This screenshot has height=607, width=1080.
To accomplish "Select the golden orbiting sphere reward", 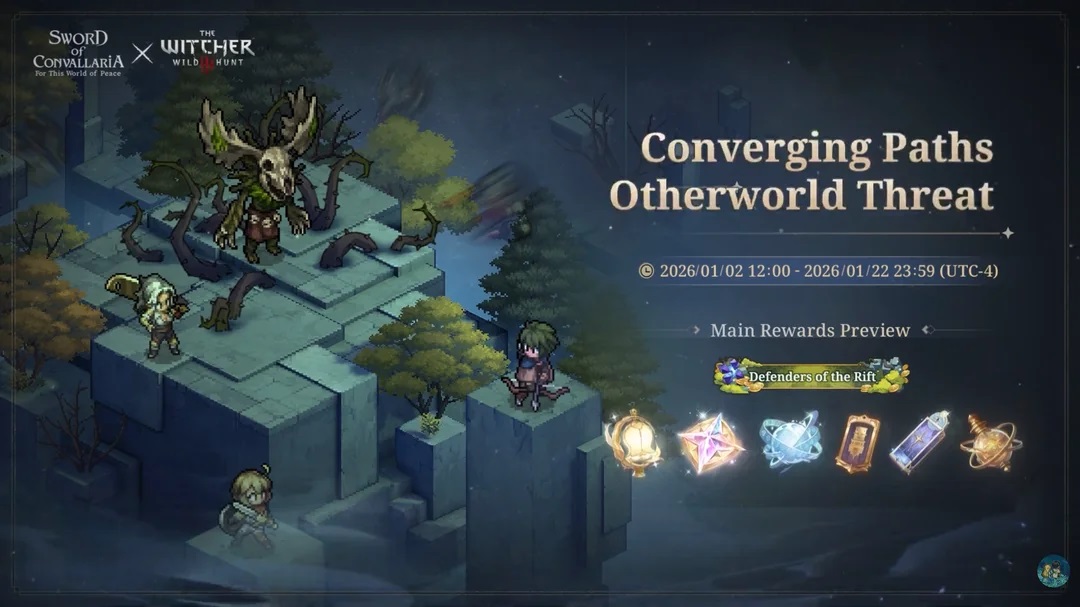I will tap(988, 441).
